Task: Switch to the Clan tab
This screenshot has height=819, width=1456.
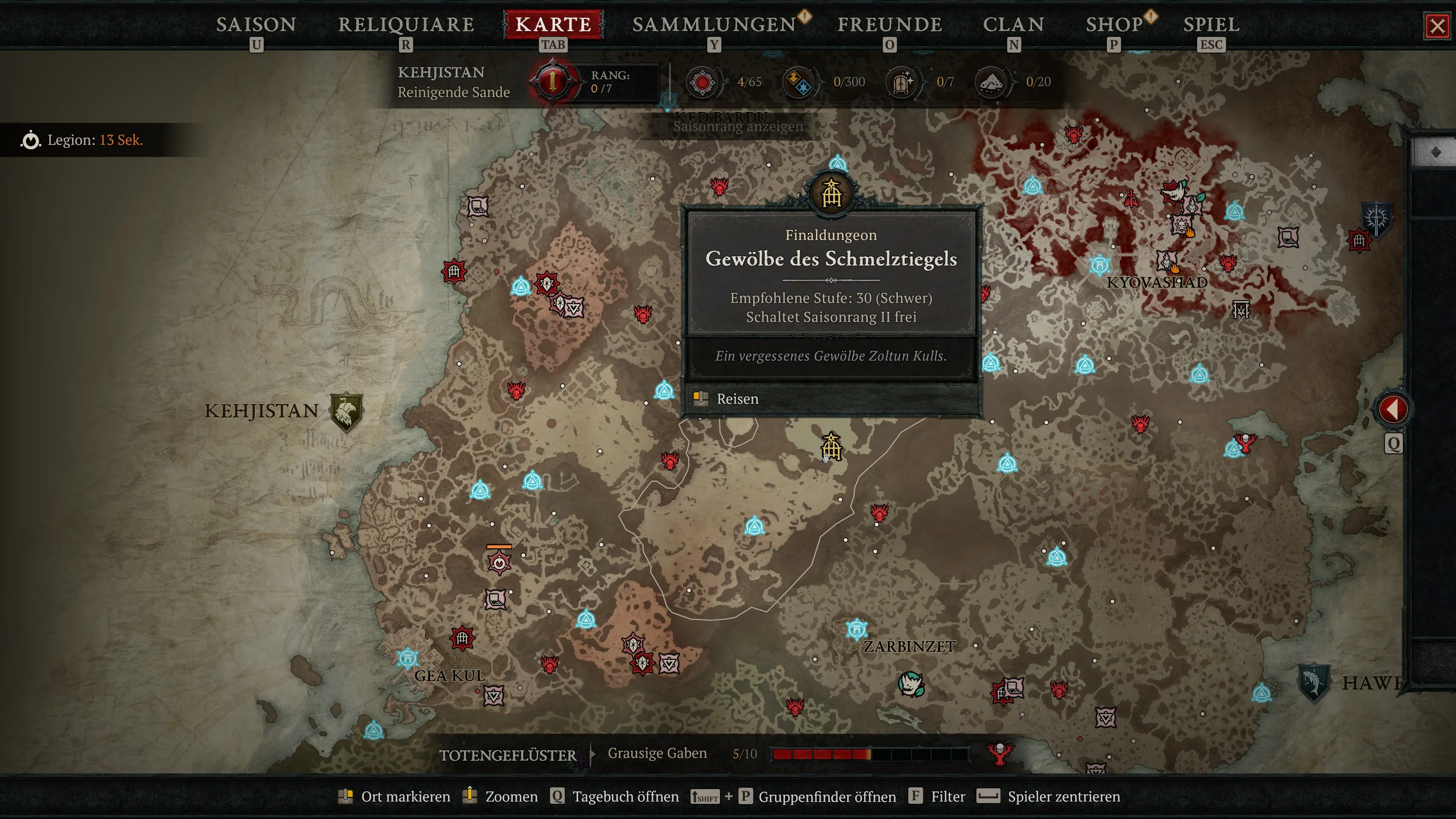Action: (x=1014, y=24)
